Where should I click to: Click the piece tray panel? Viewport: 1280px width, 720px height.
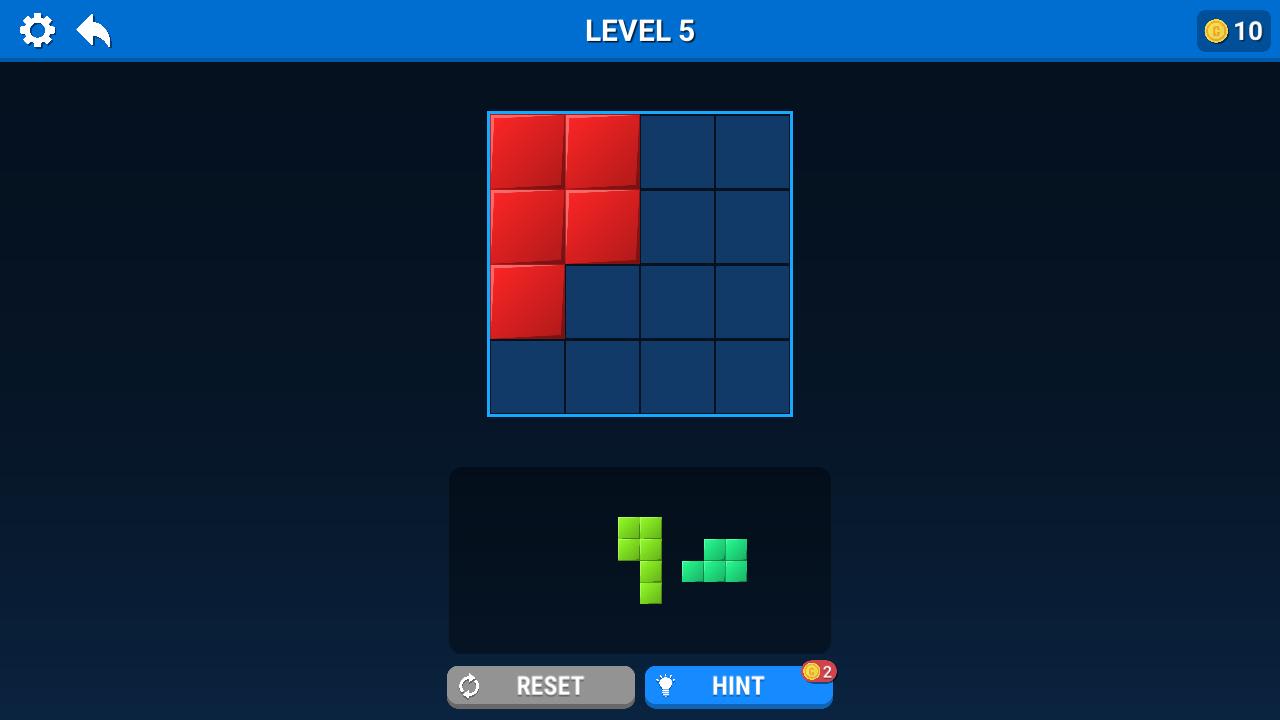tap(520, 560)
